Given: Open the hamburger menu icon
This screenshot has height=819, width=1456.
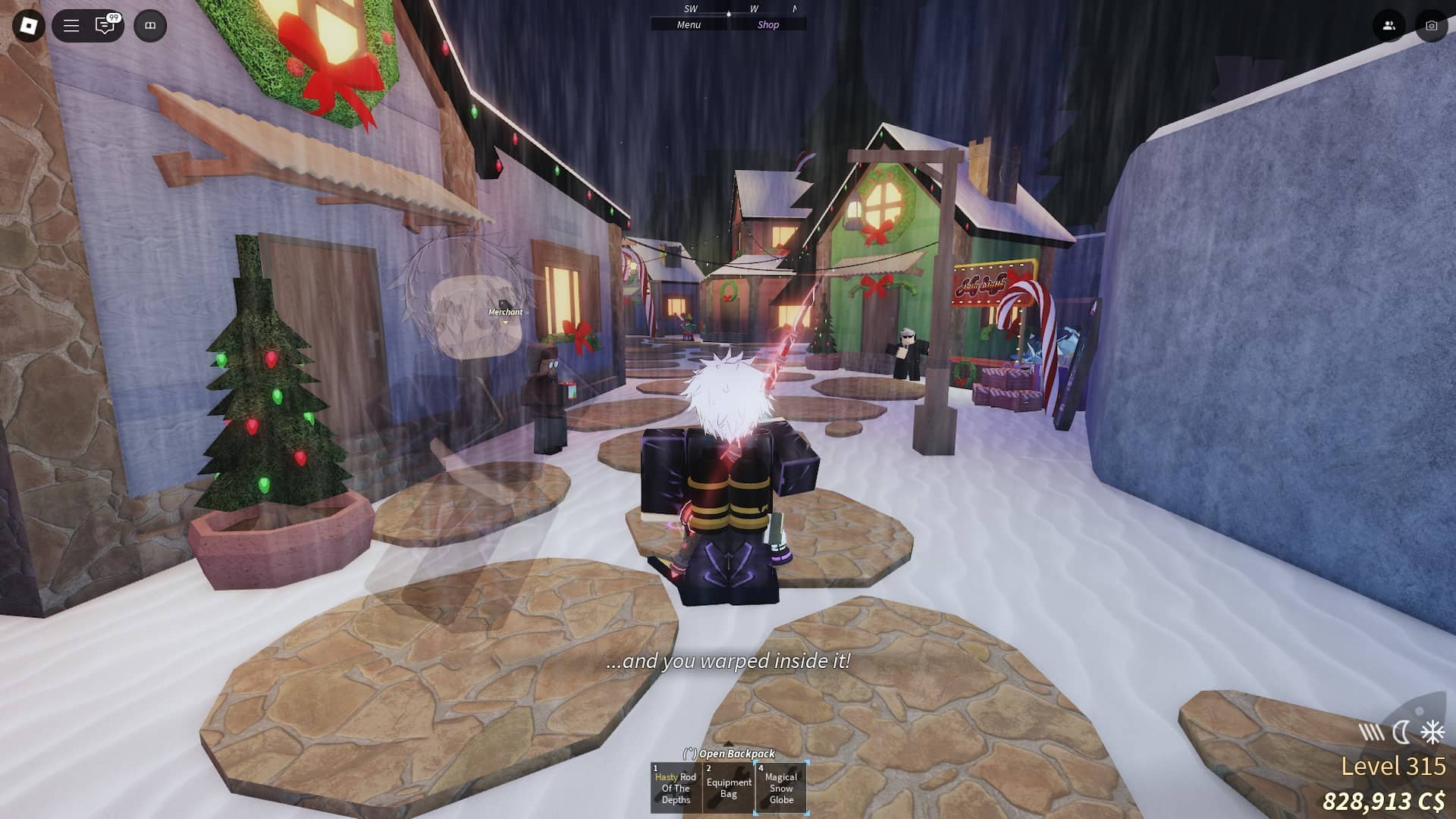Looking at the screenshot, I should point(71,25).
